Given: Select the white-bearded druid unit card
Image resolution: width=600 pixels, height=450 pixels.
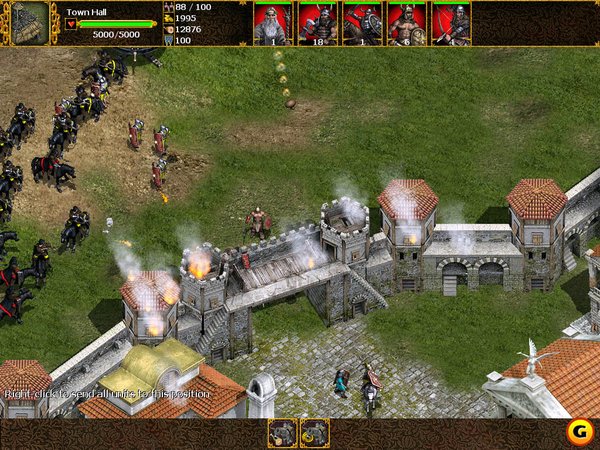Looking at the screenshot, I should click(x=272, y=23).
